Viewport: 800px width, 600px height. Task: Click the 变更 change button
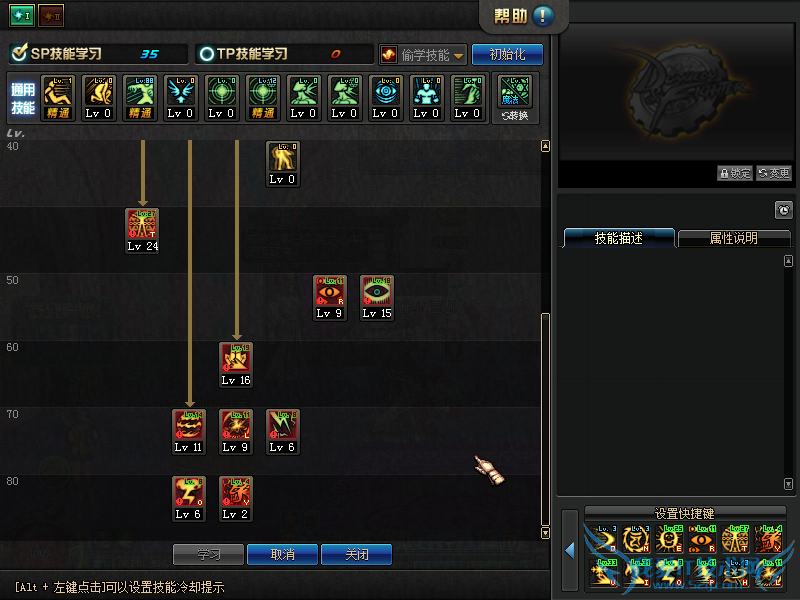[x=773, y=173]
